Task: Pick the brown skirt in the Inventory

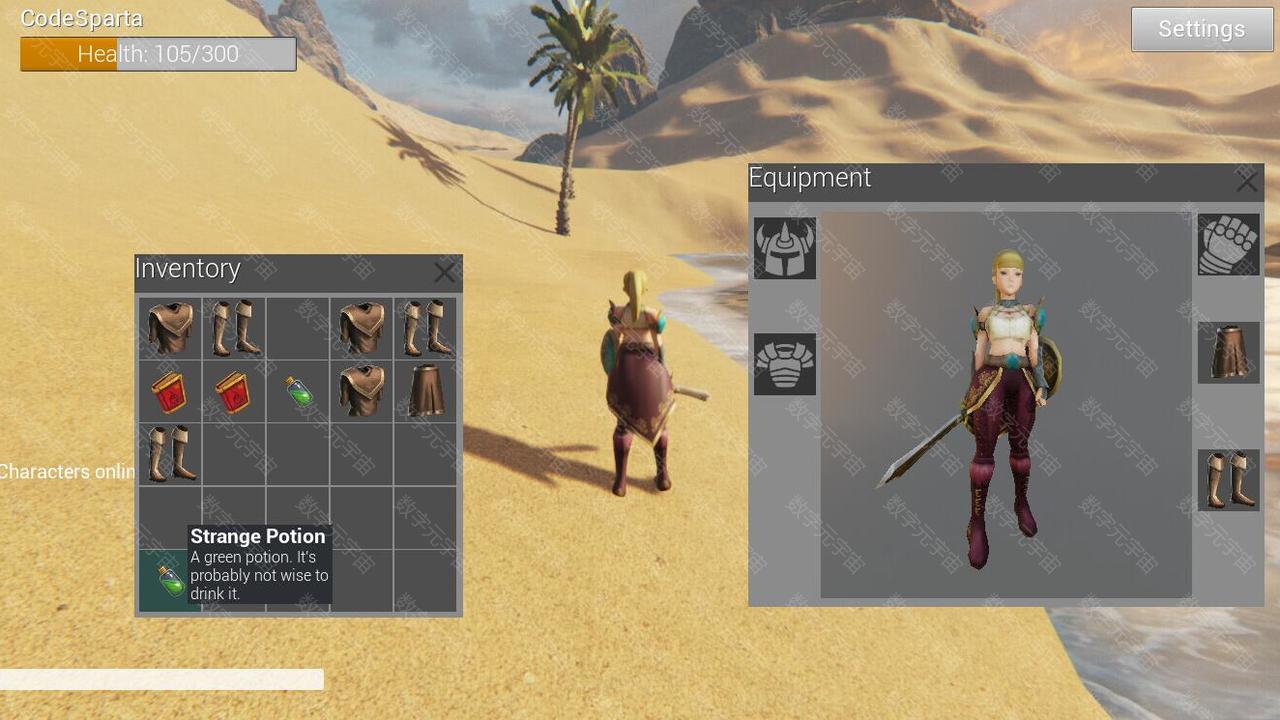Action: point(425,391)
